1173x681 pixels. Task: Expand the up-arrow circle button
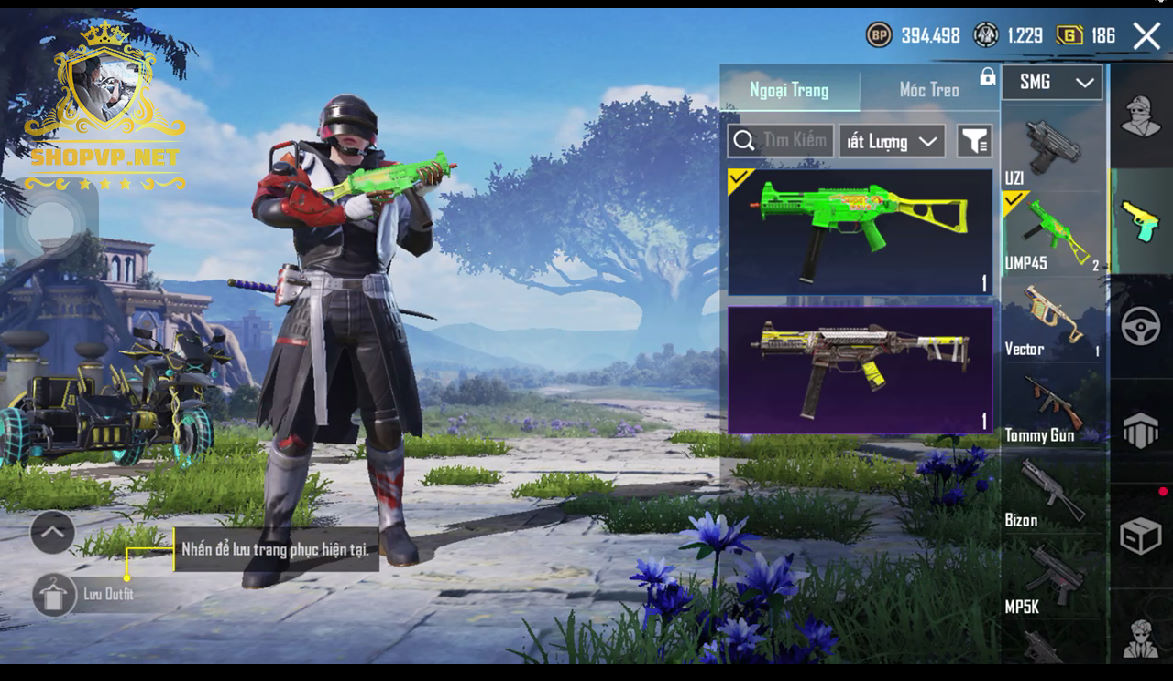[x=53, y=533]
